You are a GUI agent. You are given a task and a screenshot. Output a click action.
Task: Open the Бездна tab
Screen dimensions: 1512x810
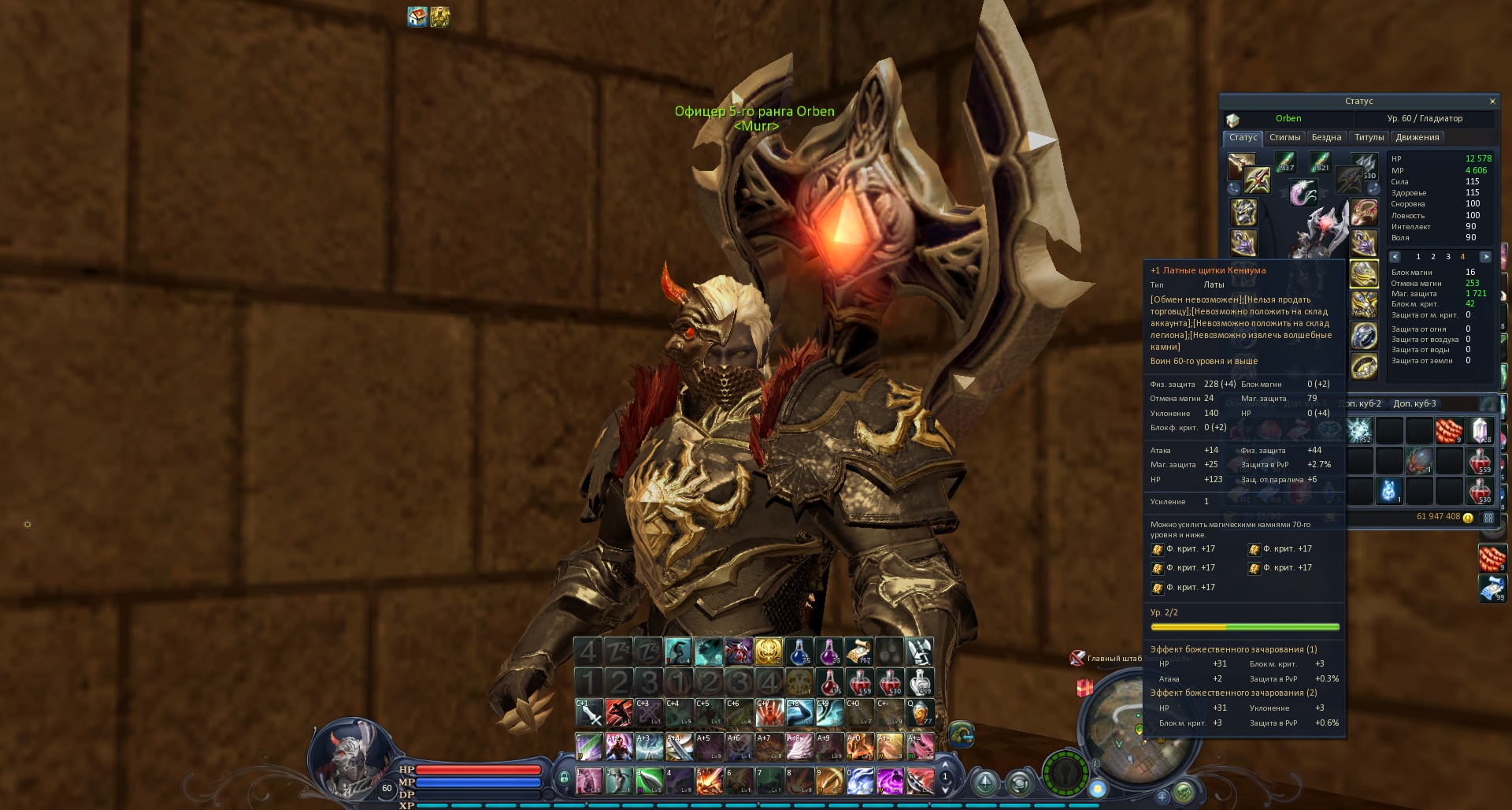click(x=1326, y=138)
